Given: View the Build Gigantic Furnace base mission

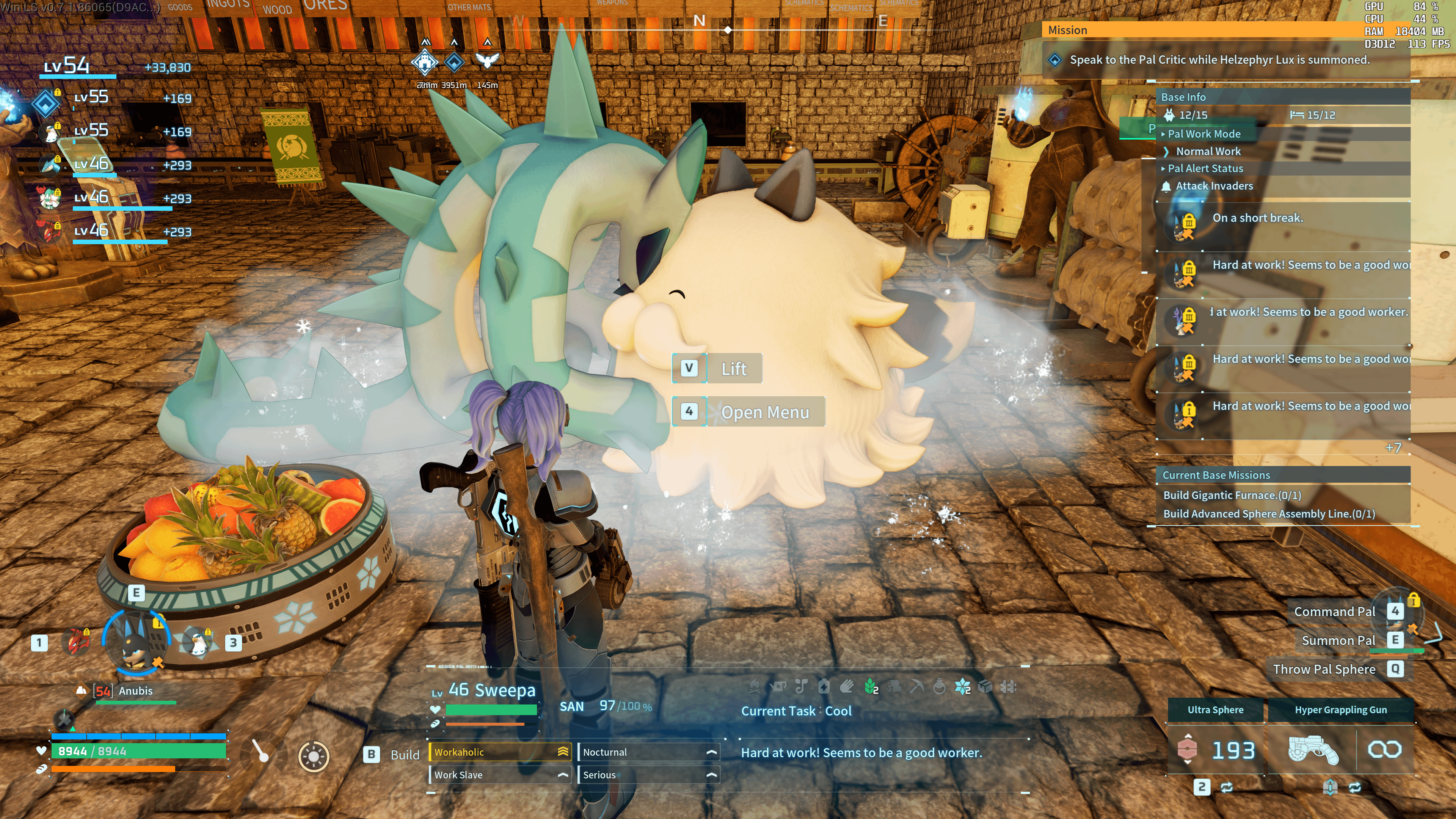Looking at the screenshot, I should click(1232, 495).
